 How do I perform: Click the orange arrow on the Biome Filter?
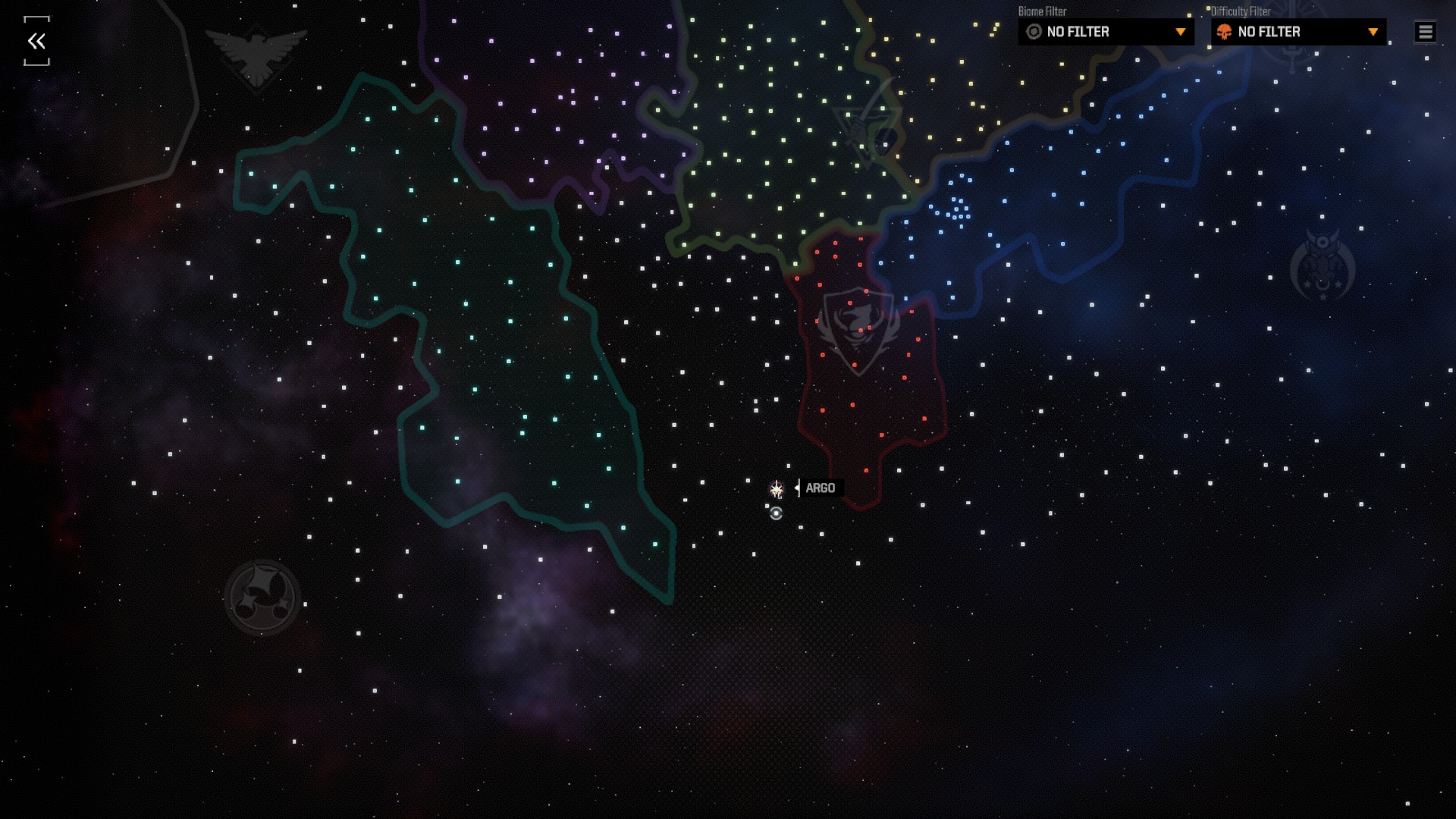point(1181,32)
